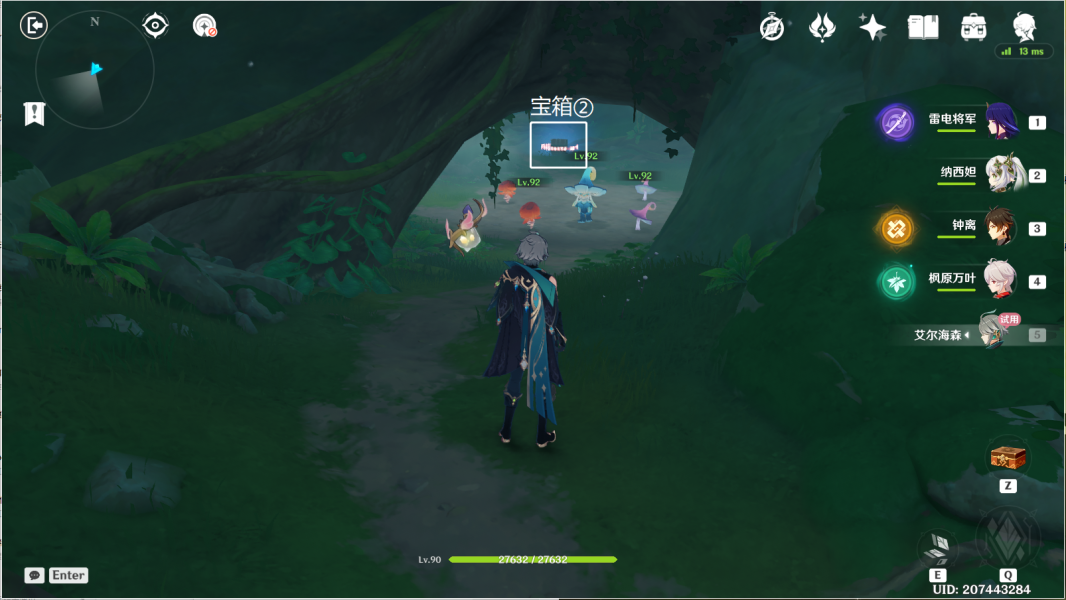1066x600 pixels.
Task: Open the compass icon in the top bar
Action: coord(772,28)
